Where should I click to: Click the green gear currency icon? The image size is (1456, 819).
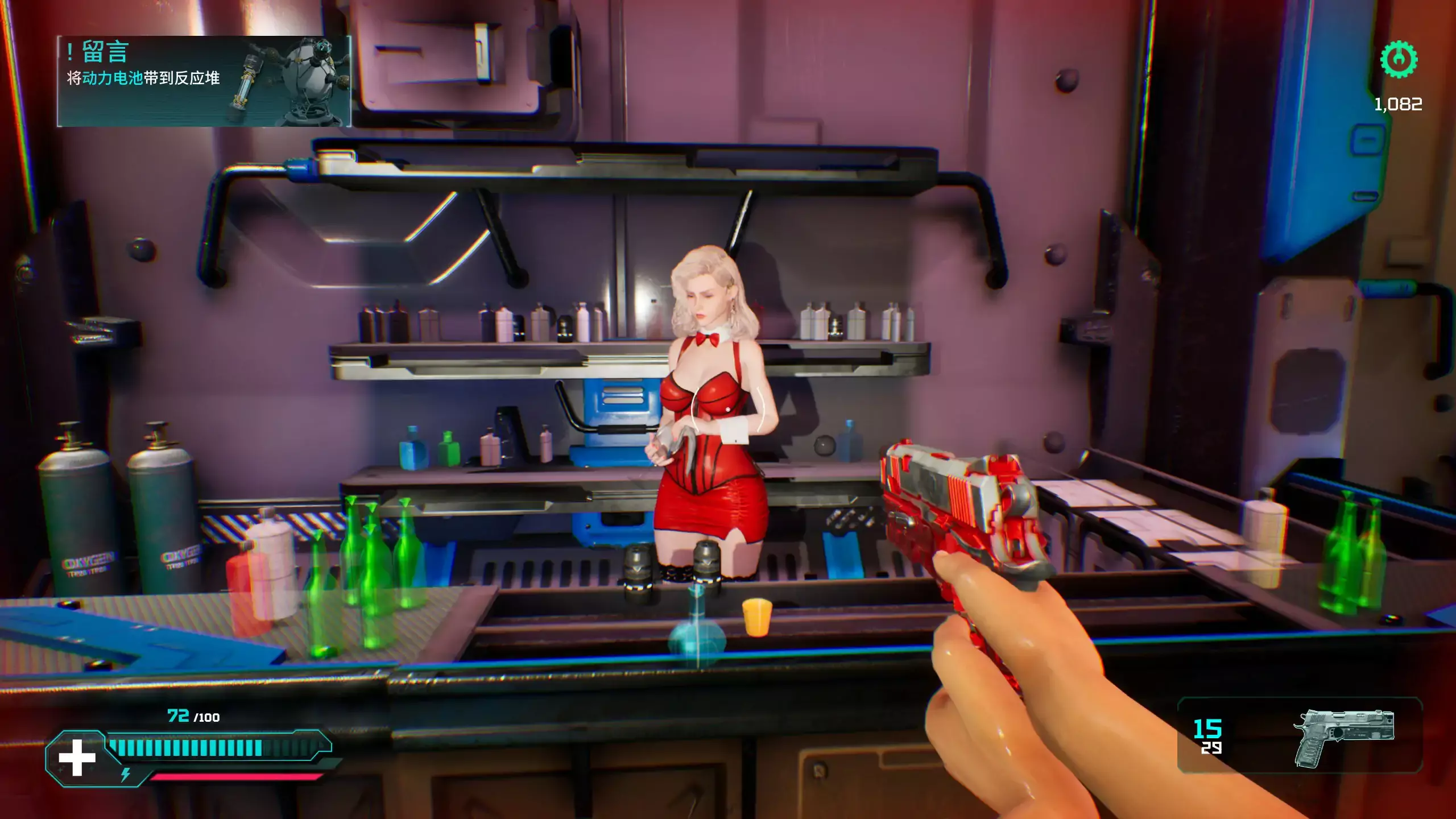[x=1399, y=59]
